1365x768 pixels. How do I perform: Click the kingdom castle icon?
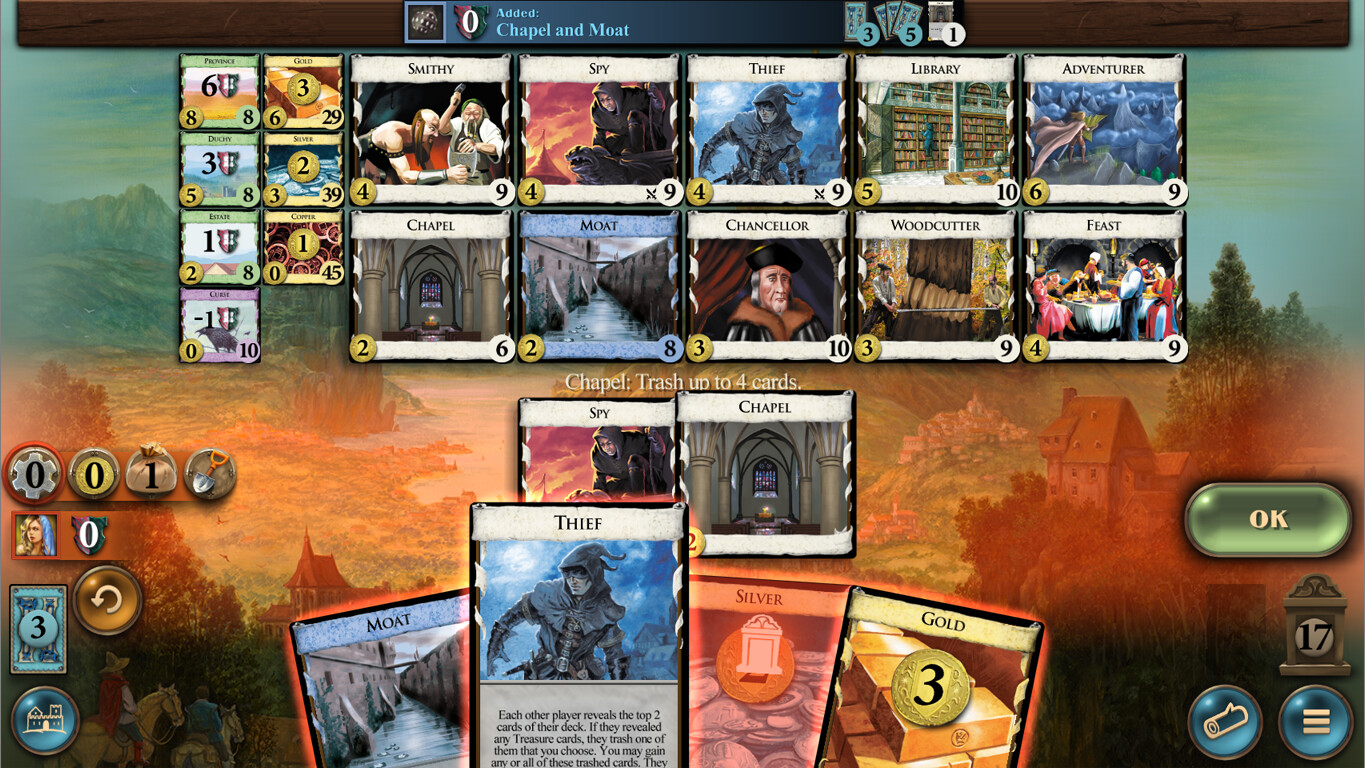click(44, 719)
